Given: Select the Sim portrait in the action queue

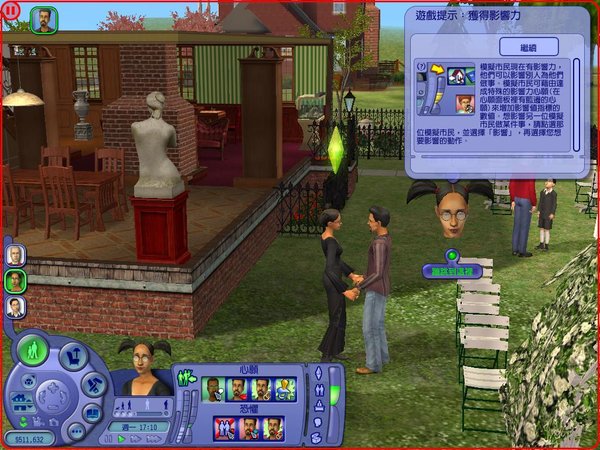Looking at the screenshot, I should pos(43,18).
